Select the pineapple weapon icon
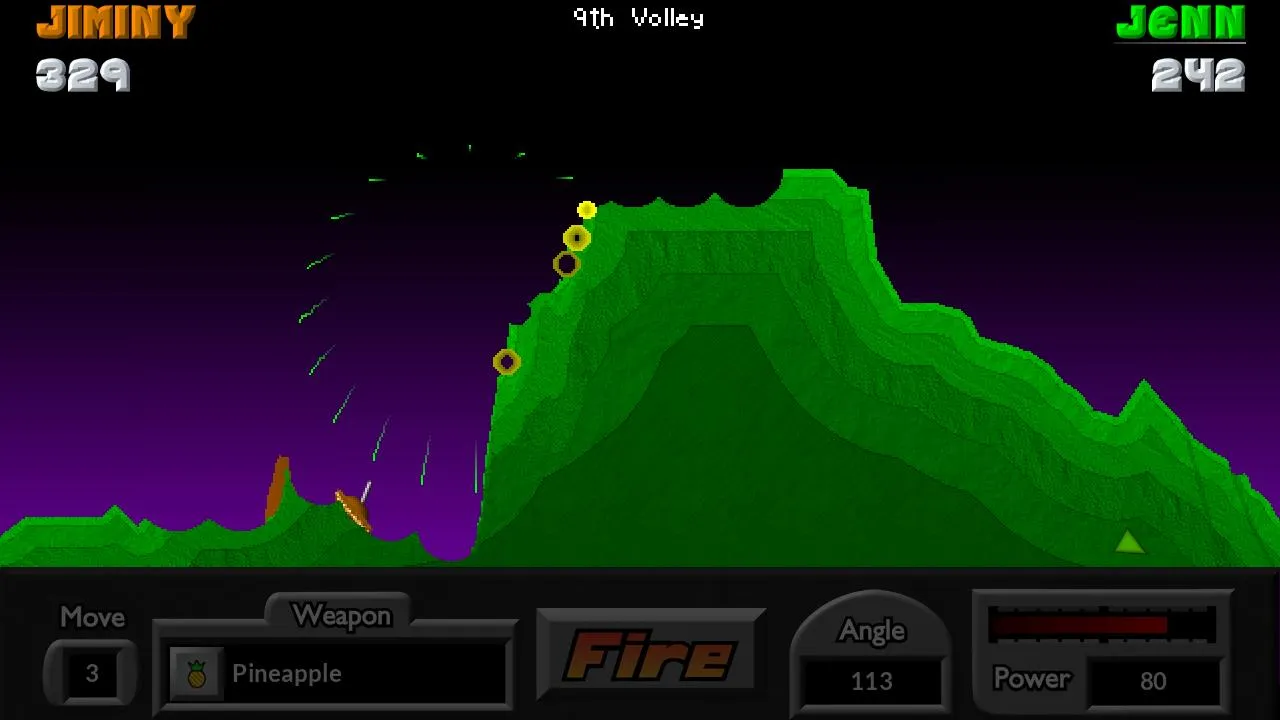The height and width of the screenshot is (720, 1280). pyautogui.click(x=195, y=673)
